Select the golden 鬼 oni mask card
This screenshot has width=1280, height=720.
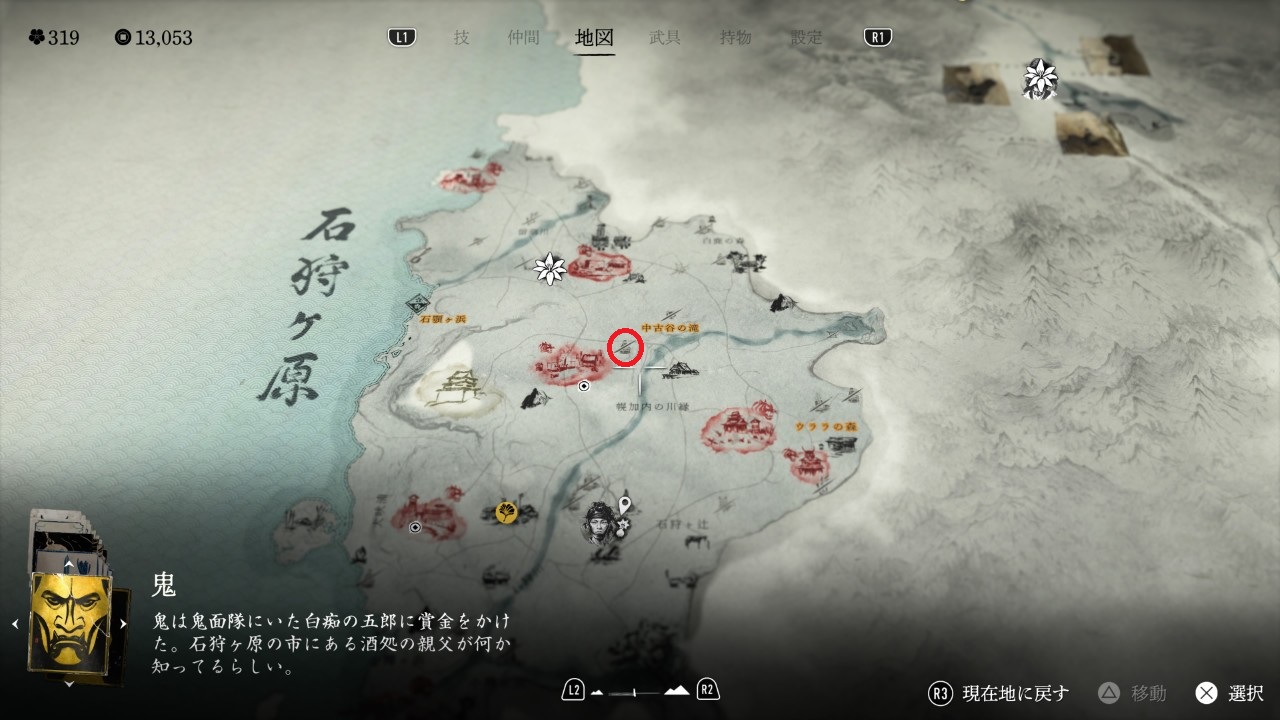(x=69, y=624)
